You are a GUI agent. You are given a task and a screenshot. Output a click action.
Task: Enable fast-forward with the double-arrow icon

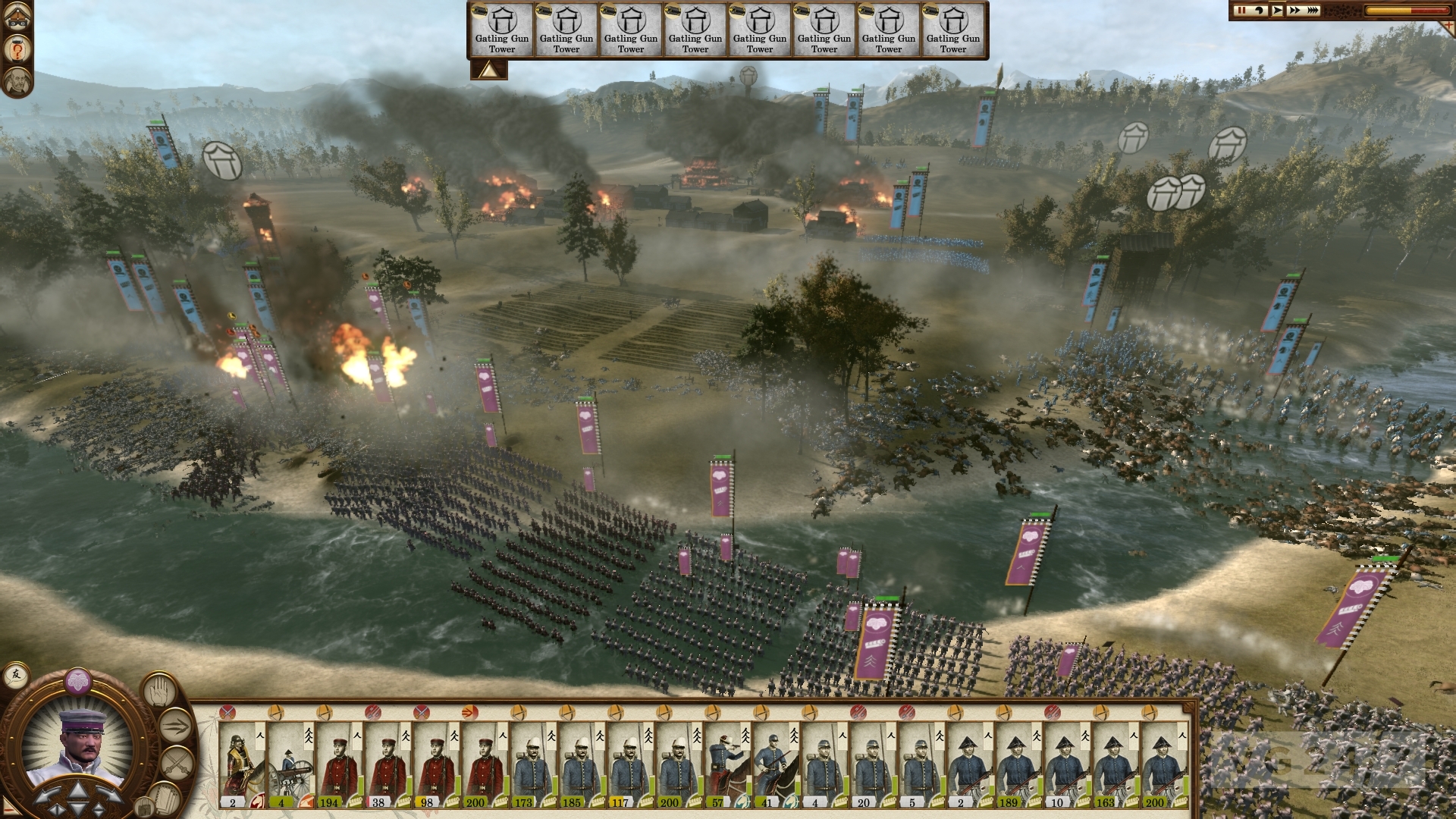(1294, 10)
